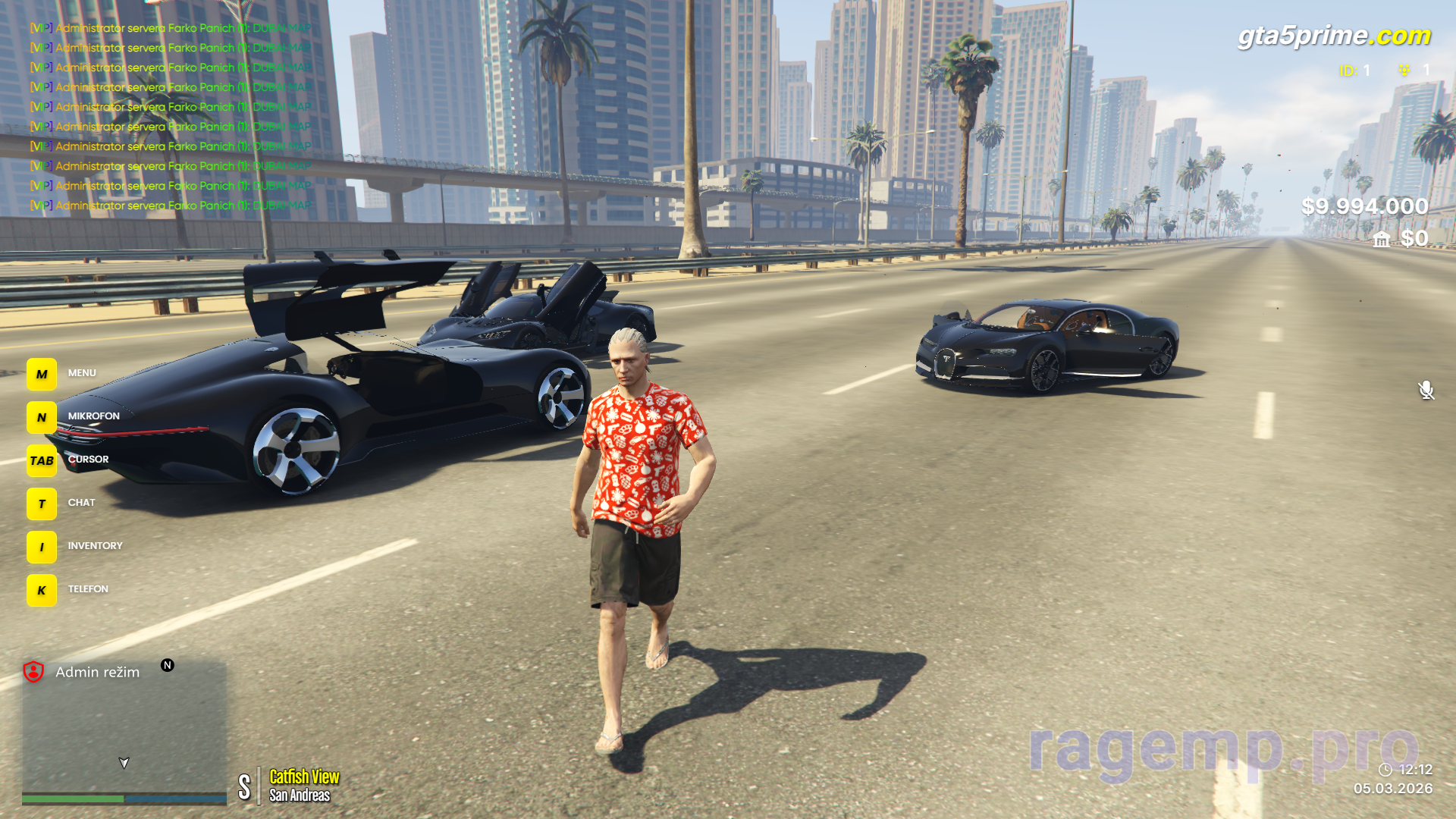Select the Admin režim shield icon
Image resolution: width=1456 pixels, height=819 pixels.
coord(33,672)
